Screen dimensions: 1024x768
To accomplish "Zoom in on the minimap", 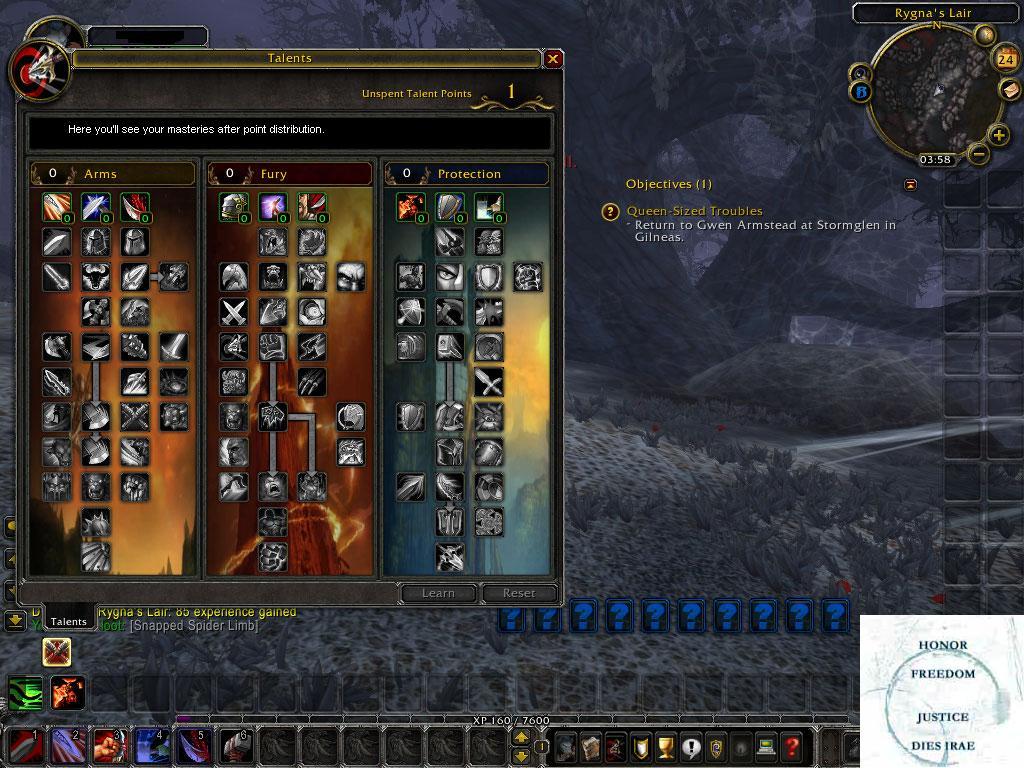I will click(998, 136).
